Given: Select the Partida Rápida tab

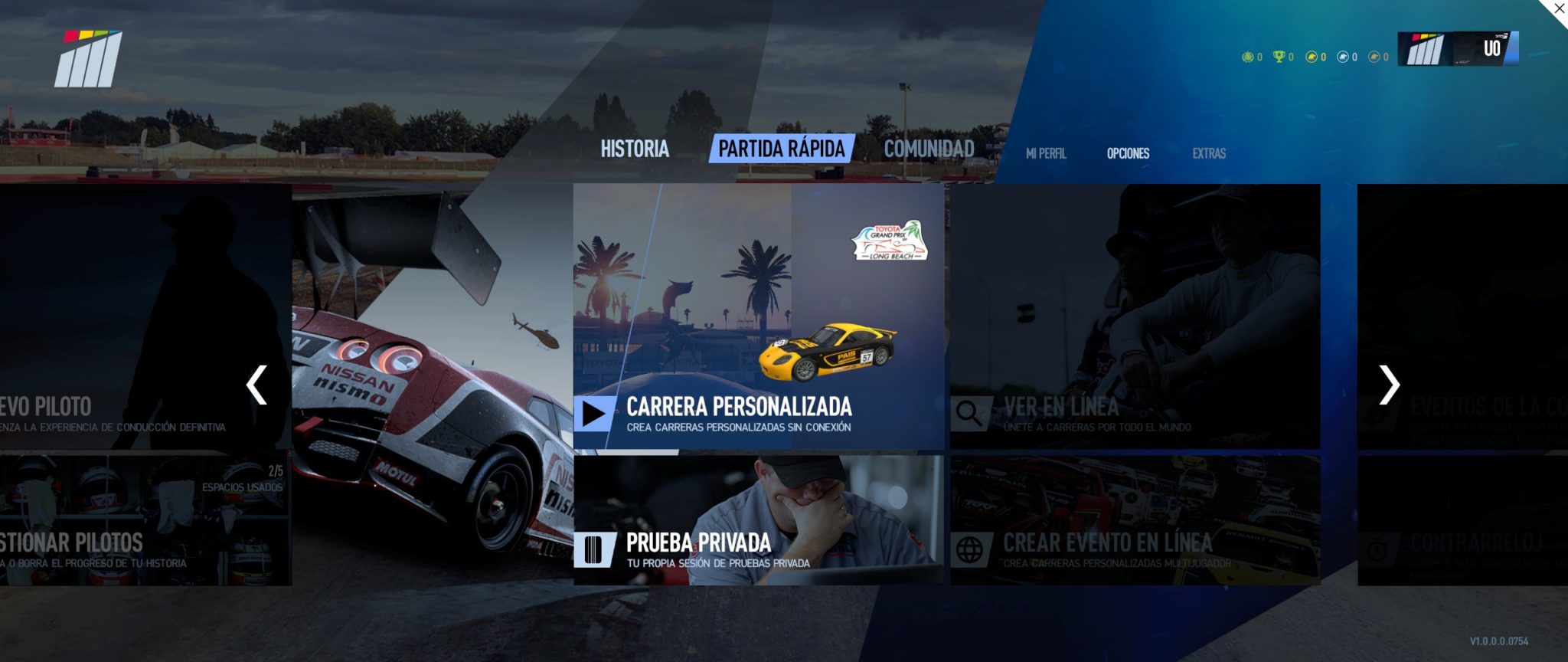Looking at the screenshot, I should coord(781,149).
